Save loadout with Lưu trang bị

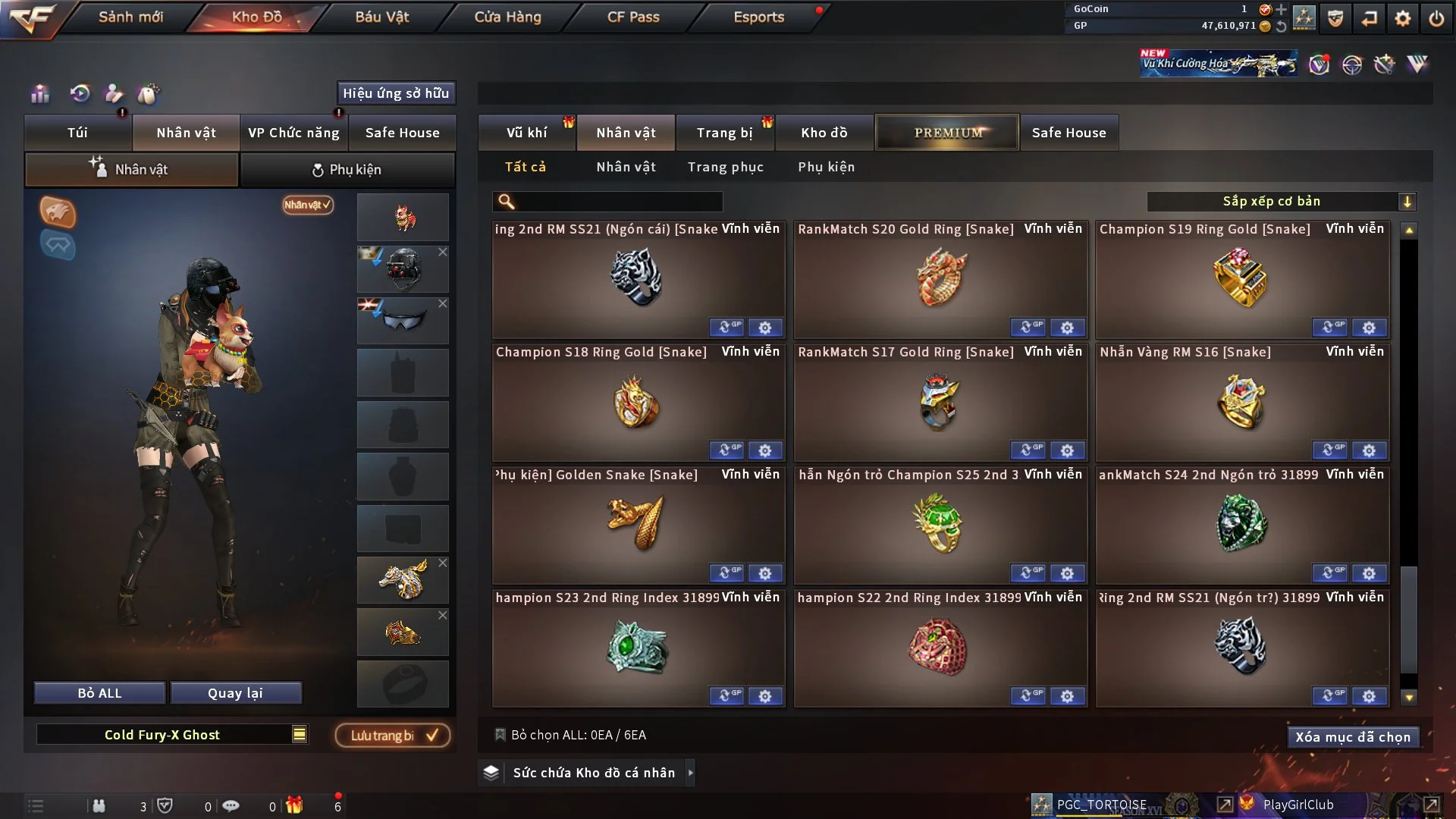(x=392, y=736)
